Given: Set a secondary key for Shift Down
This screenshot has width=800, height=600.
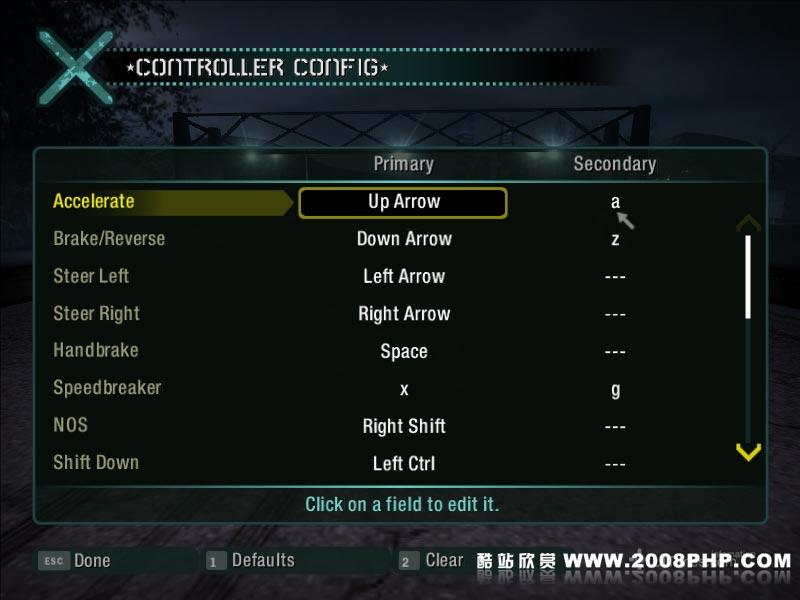Looking at the screenshot, I should [x=615, y=464].
